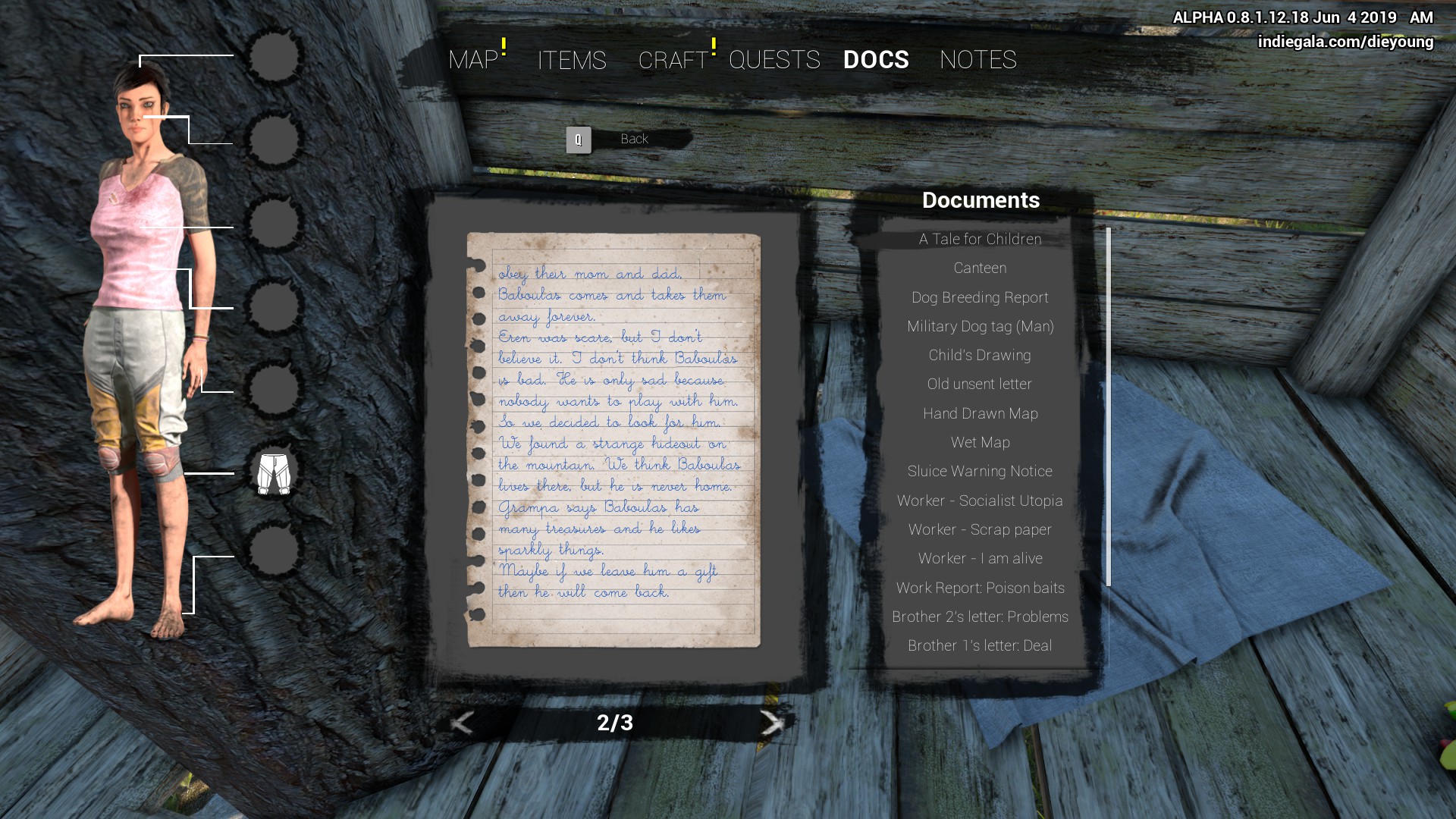Open the Sluice Warning Notice
The width and height of the screenshot is (1456, 819).
pyautogui.click(x=980, y=472)
